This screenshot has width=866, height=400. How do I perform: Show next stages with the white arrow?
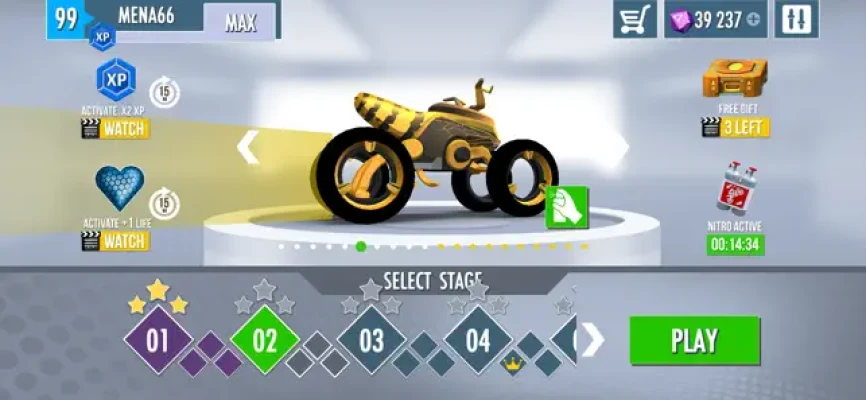[x=593, y=341]
